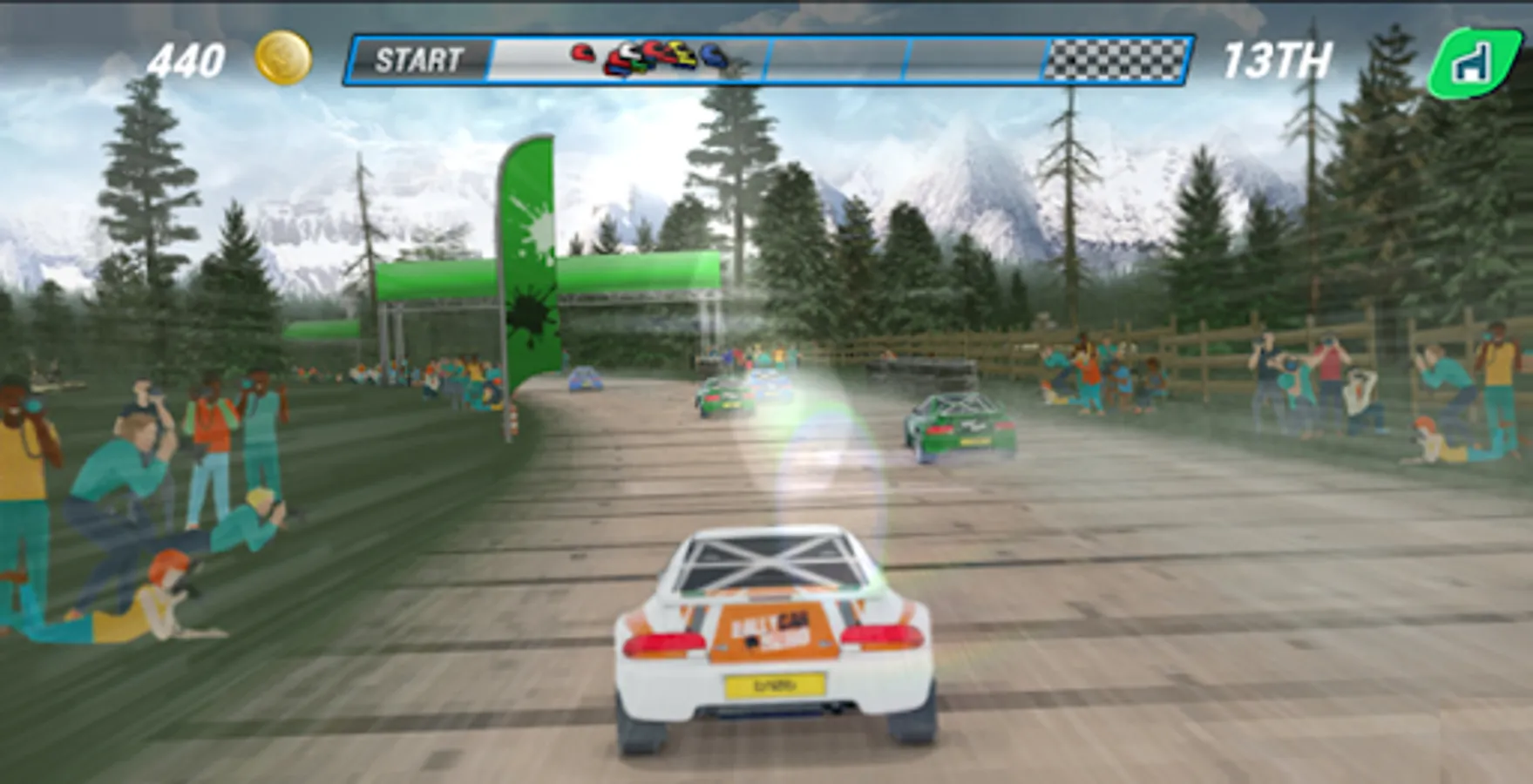The height and width of the screenshot is (784, 1533).
Task: Tap the white helmet leader marker
Action: pyautogui.click(x=629, y=51)
